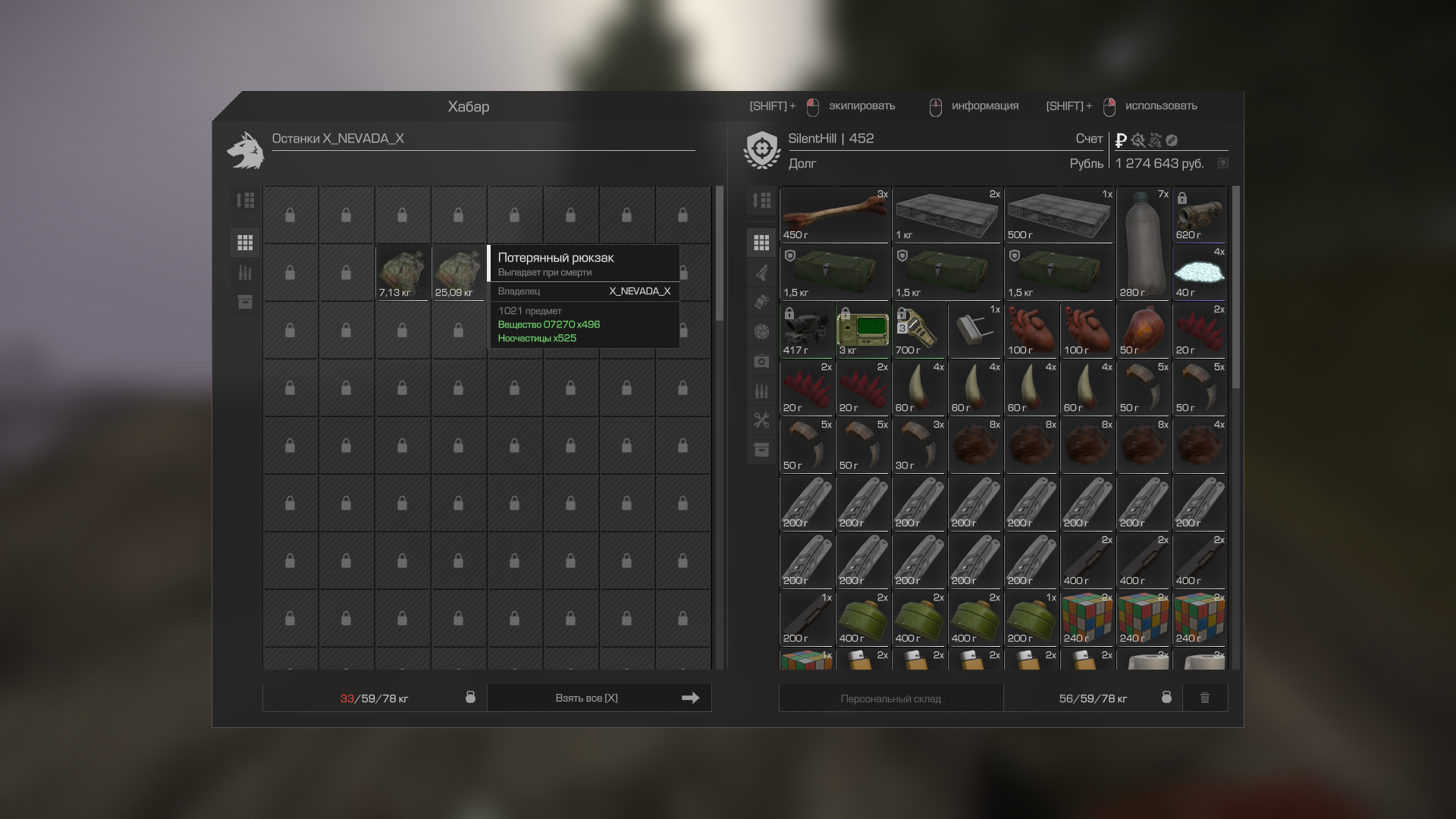Open the Персональный склад storage
Viewport: 1456px width, 819px height.
(x=890, y=698)
